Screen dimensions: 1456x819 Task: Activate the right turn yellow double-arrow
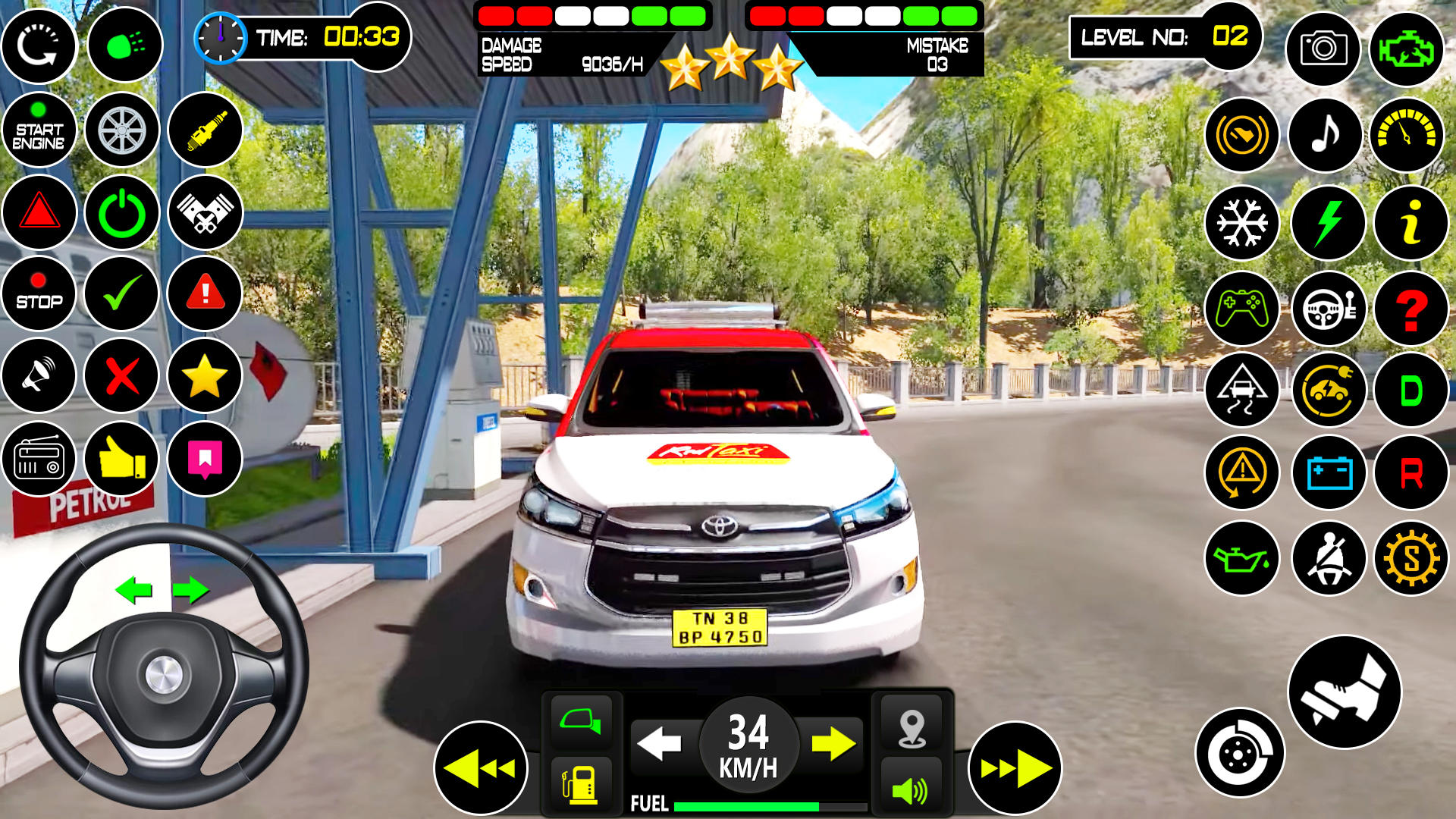(x=1015, y=768)
